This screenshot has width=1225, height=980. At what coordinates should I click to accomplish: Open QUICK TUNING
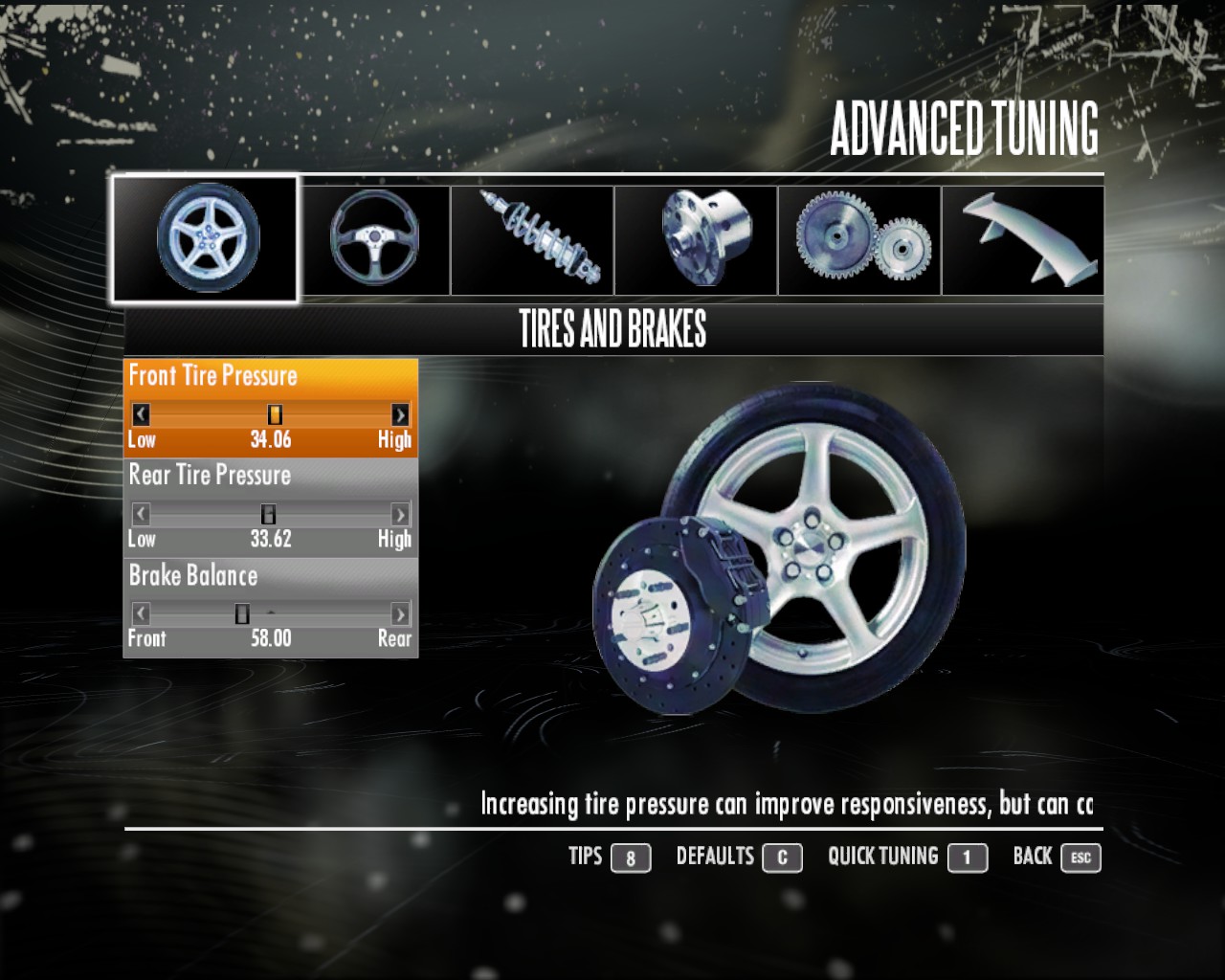pyautogui.click(x=882, y=857)
